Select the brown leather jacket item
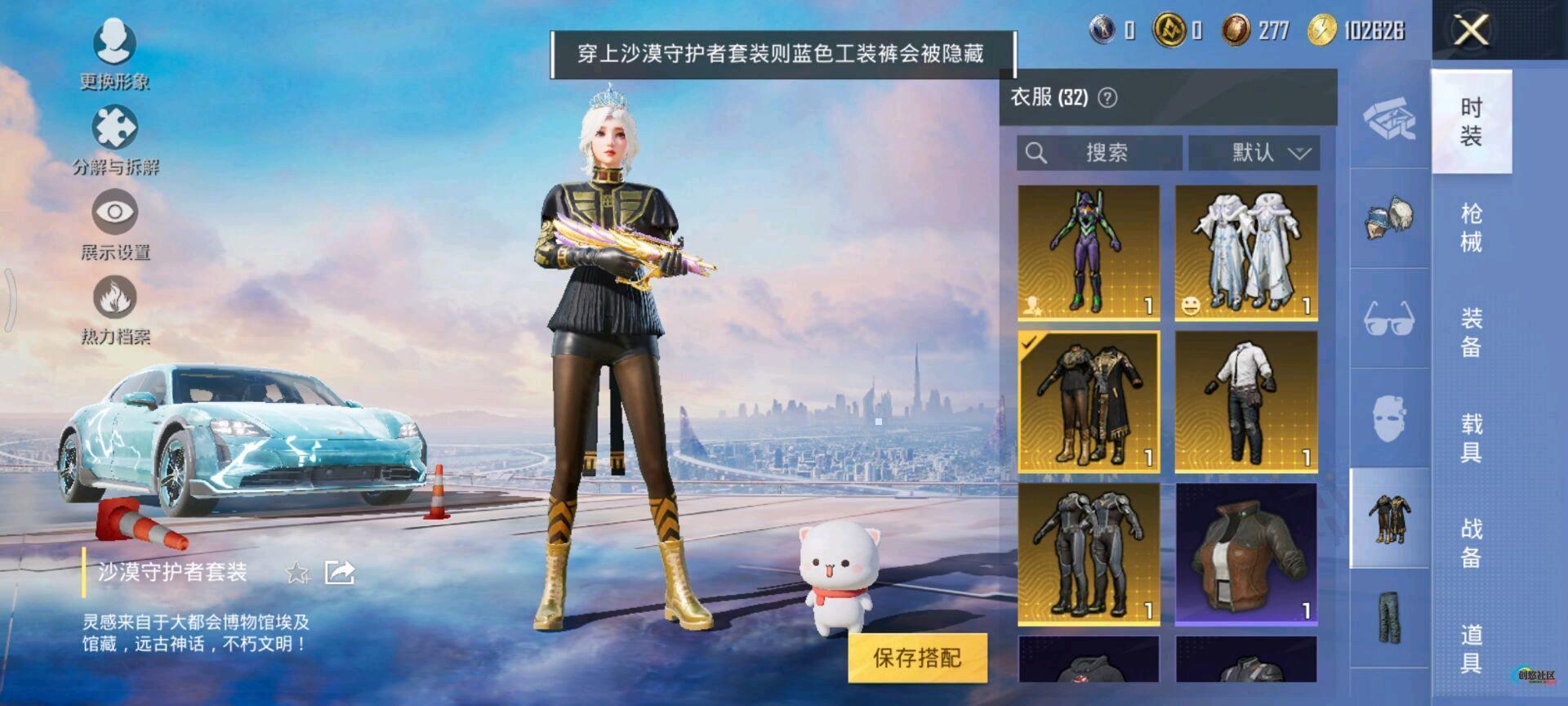 [x=1245, y=553]
